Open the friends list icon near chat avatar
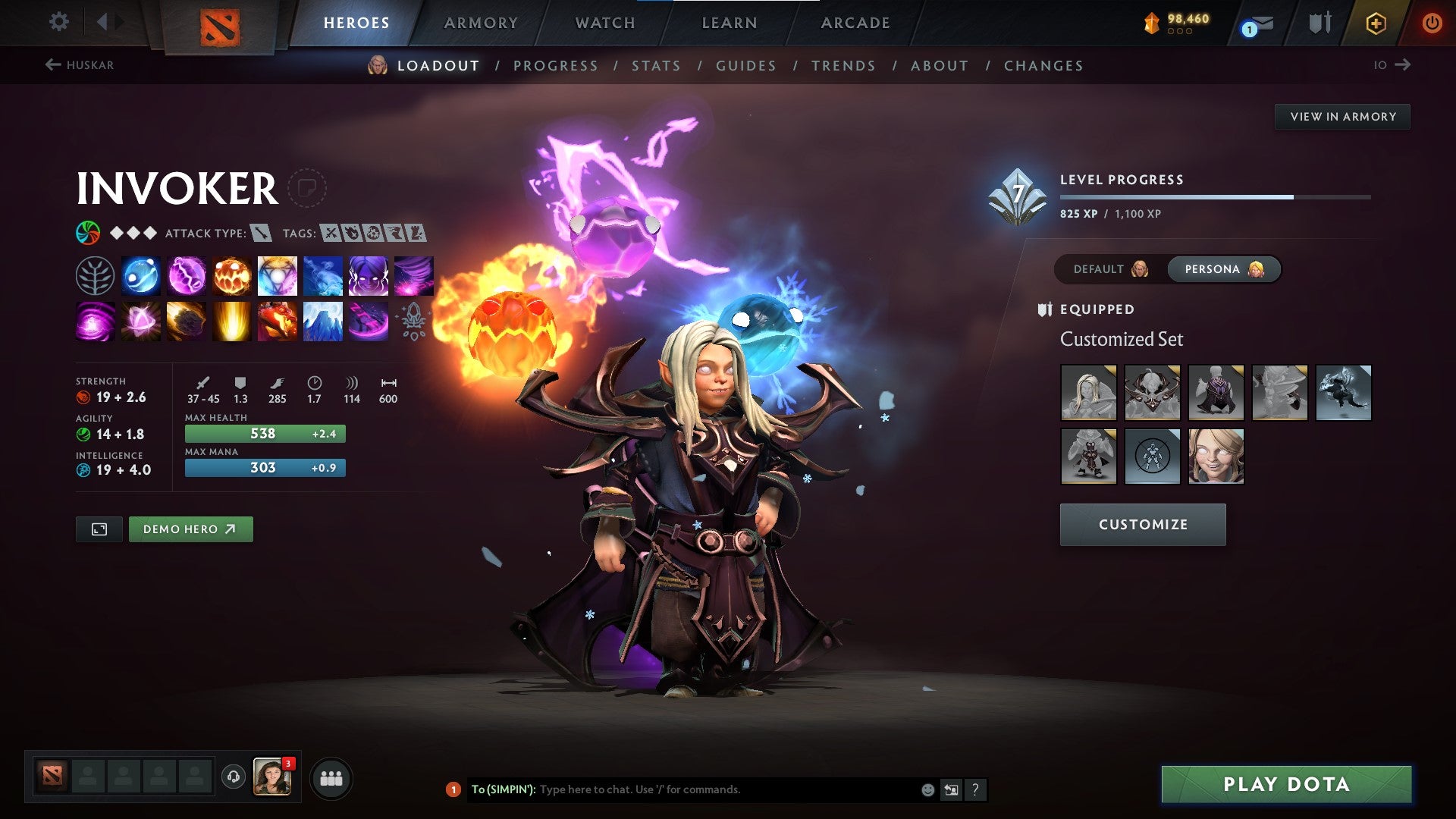 pyautogui.click(x=331, y=778)
